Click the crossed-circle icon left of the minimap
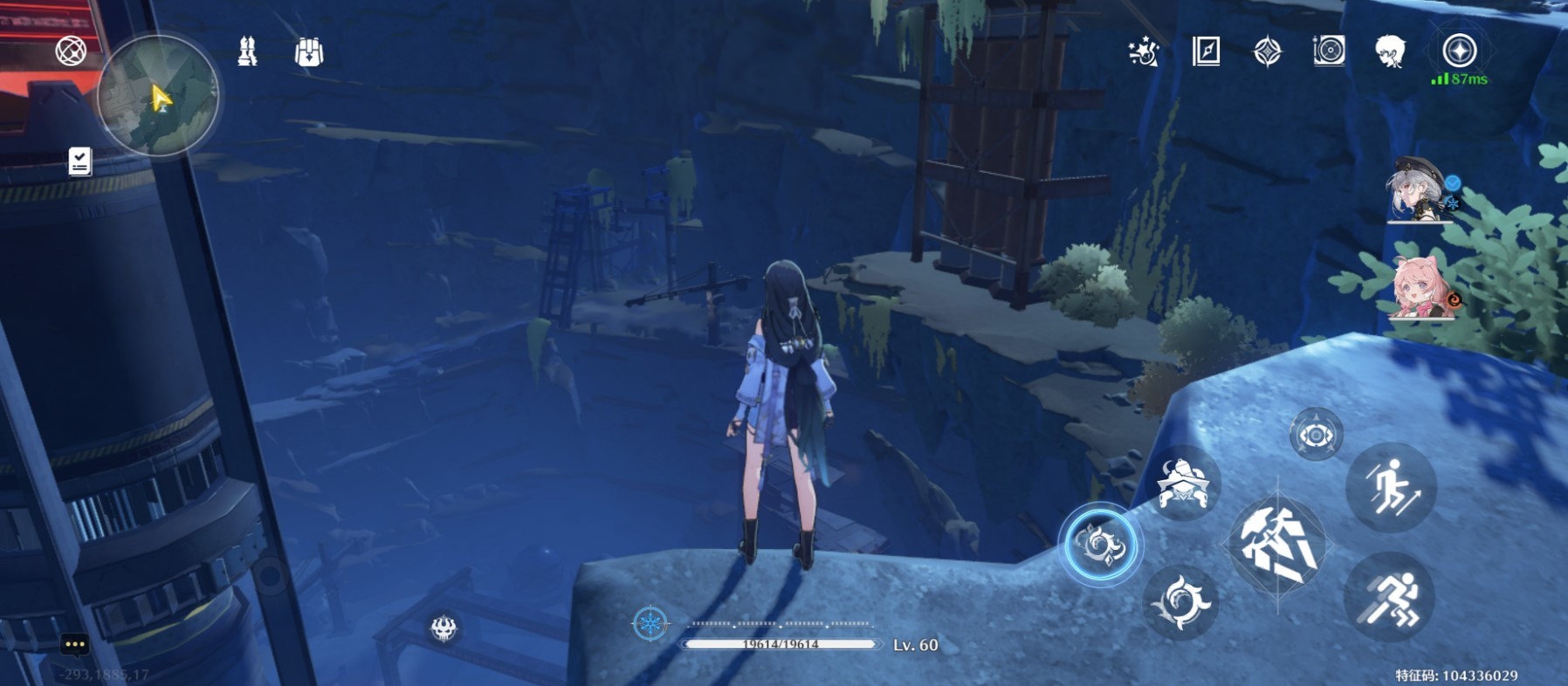This screenshot has width=1568, height=686. pyautogui.click(x=71, y=51)
